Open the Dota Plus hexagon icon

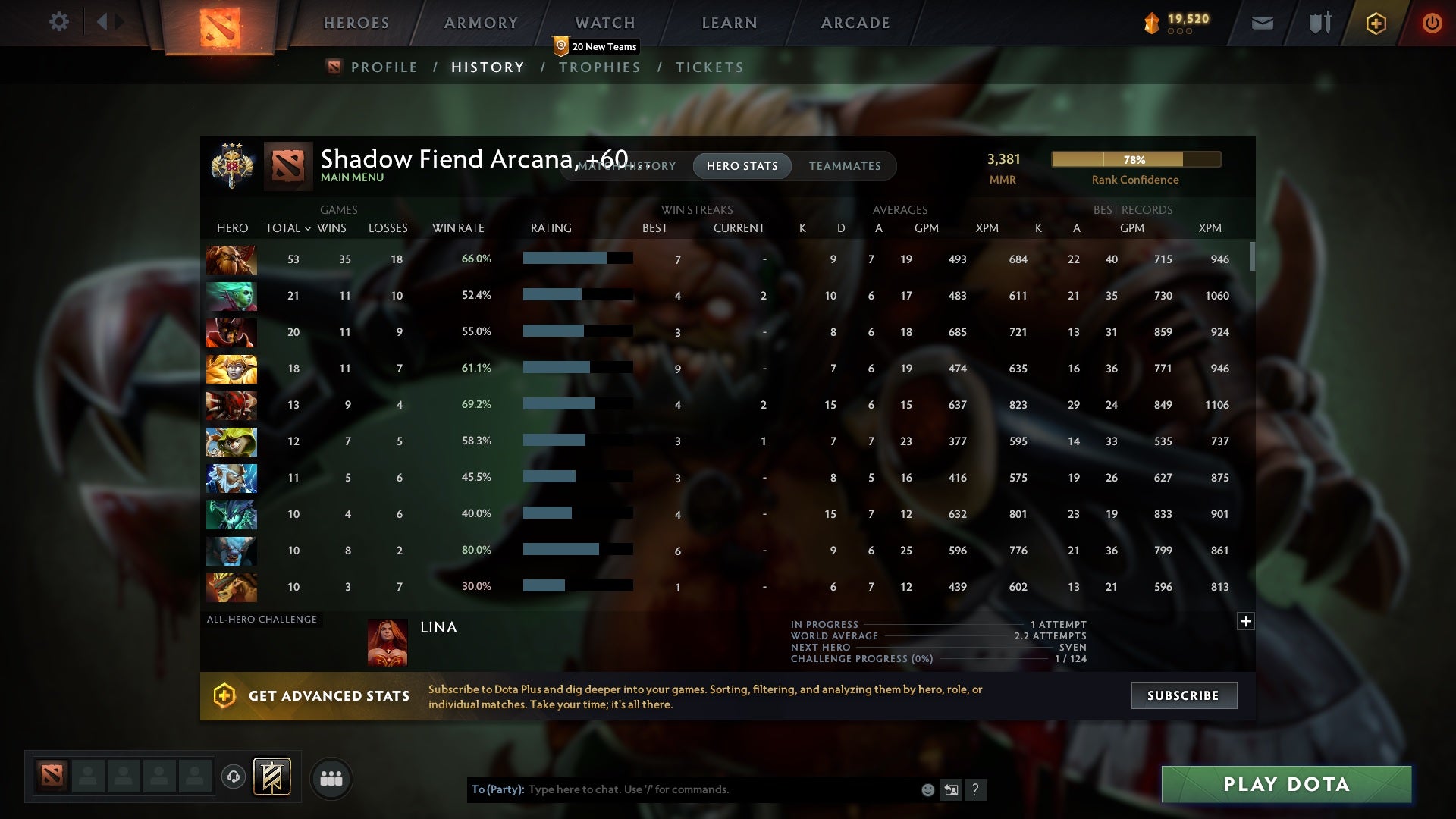coord(1375,23)
